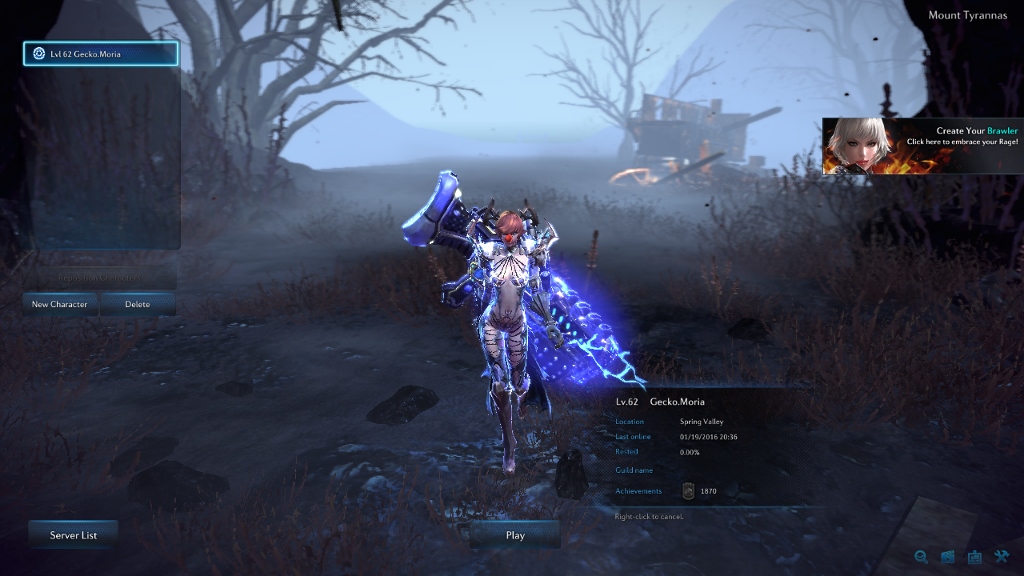Screen dimensions: 1024x576
Task: Open the wrench and hammer settings icon
Action: point(1002,557)
